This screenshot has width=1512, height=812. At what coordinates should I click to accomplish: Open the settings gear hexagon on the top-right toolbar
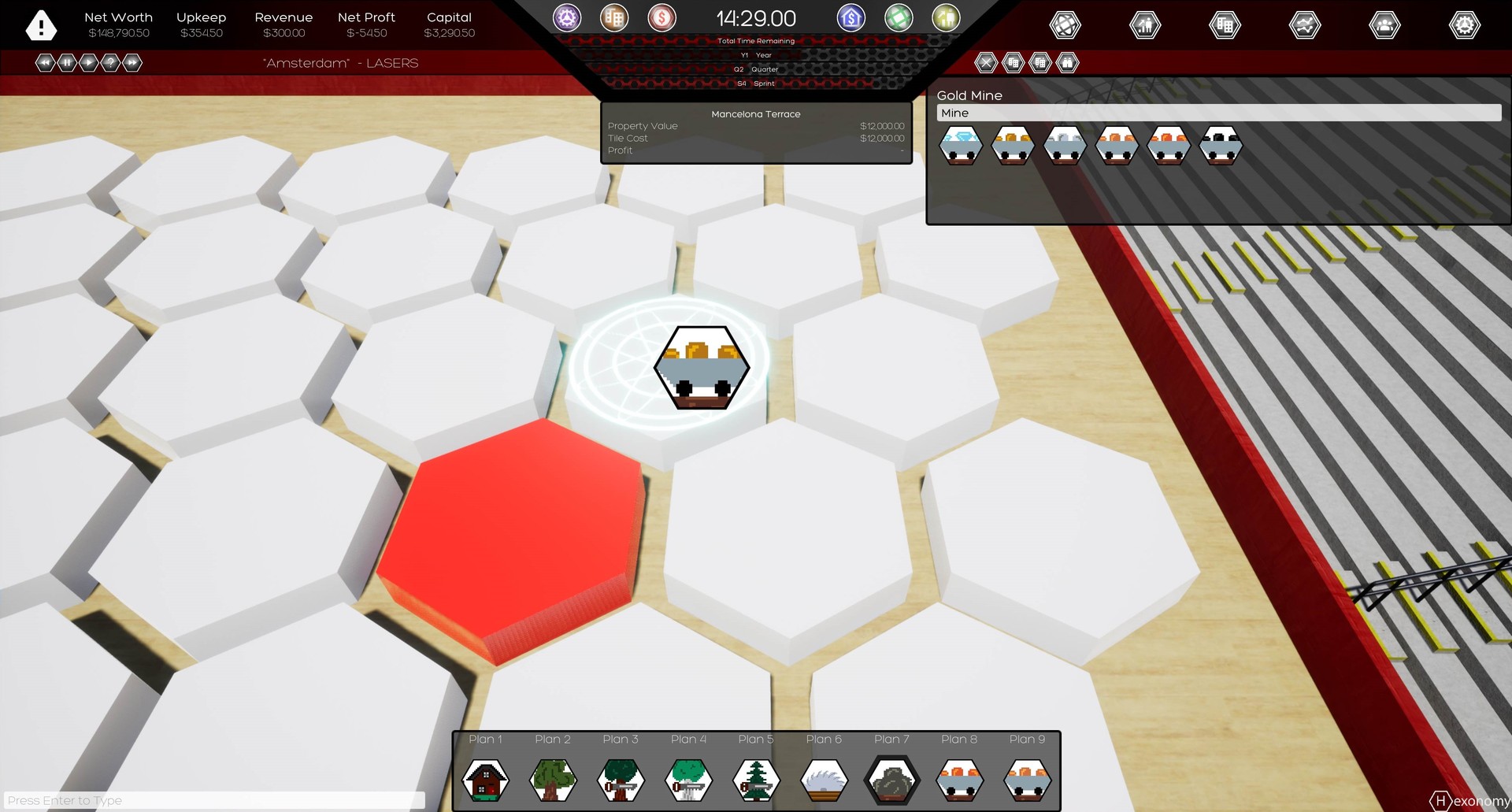click(x=1464, y=24)
